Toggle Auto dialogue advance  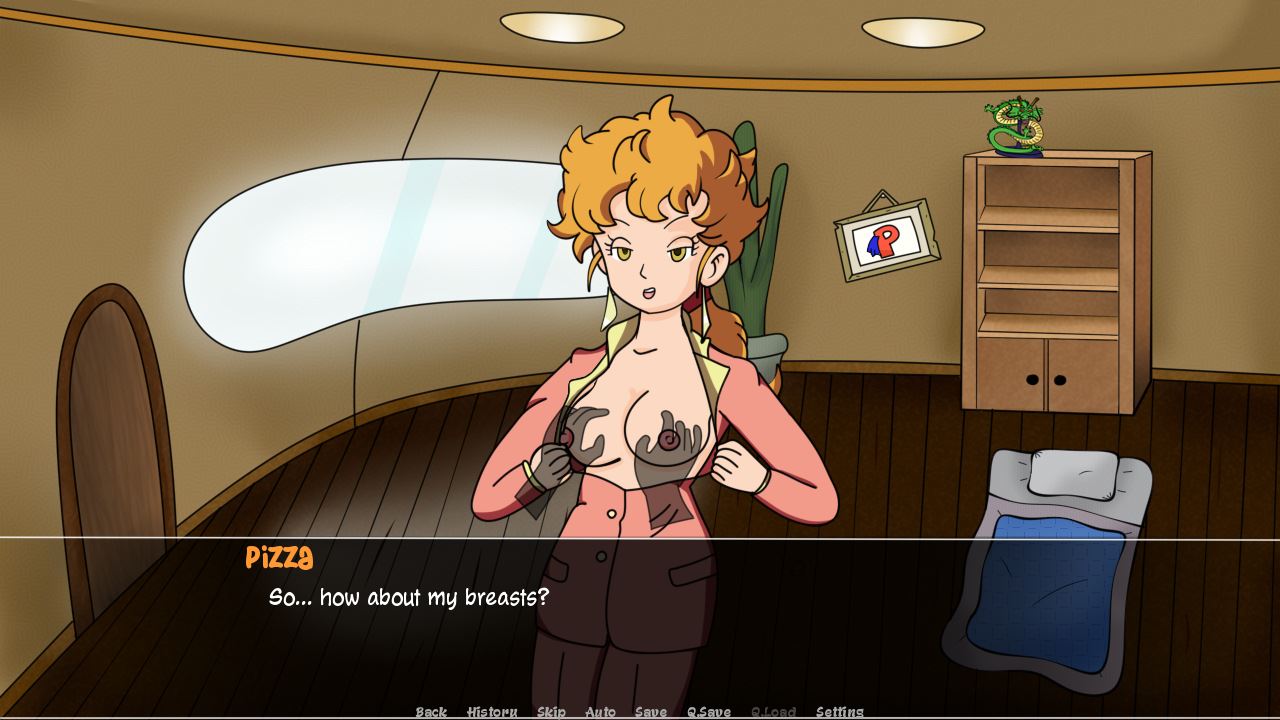(600, 712)
